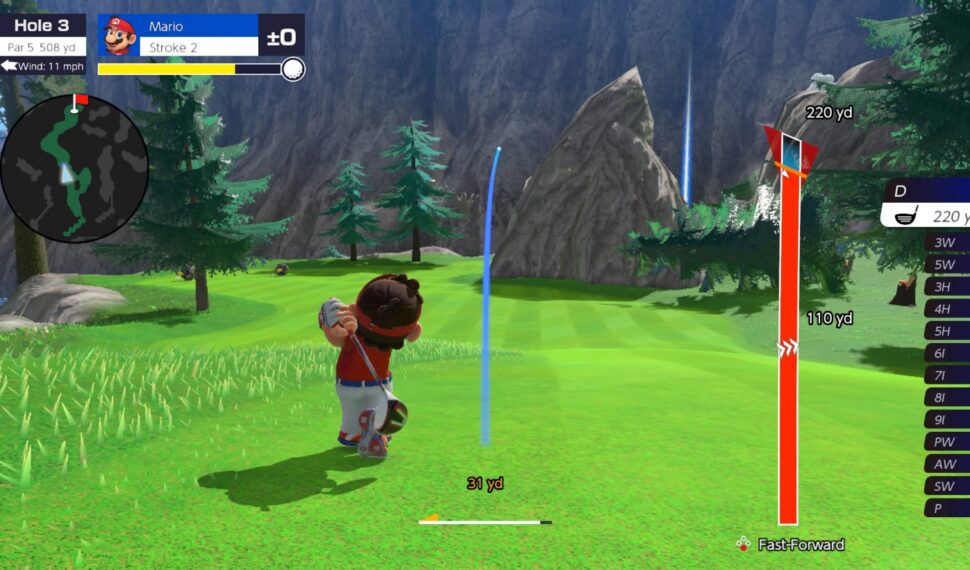Choose the 6I iron
Screen dimensions: 970x570
tap(946, 353)
